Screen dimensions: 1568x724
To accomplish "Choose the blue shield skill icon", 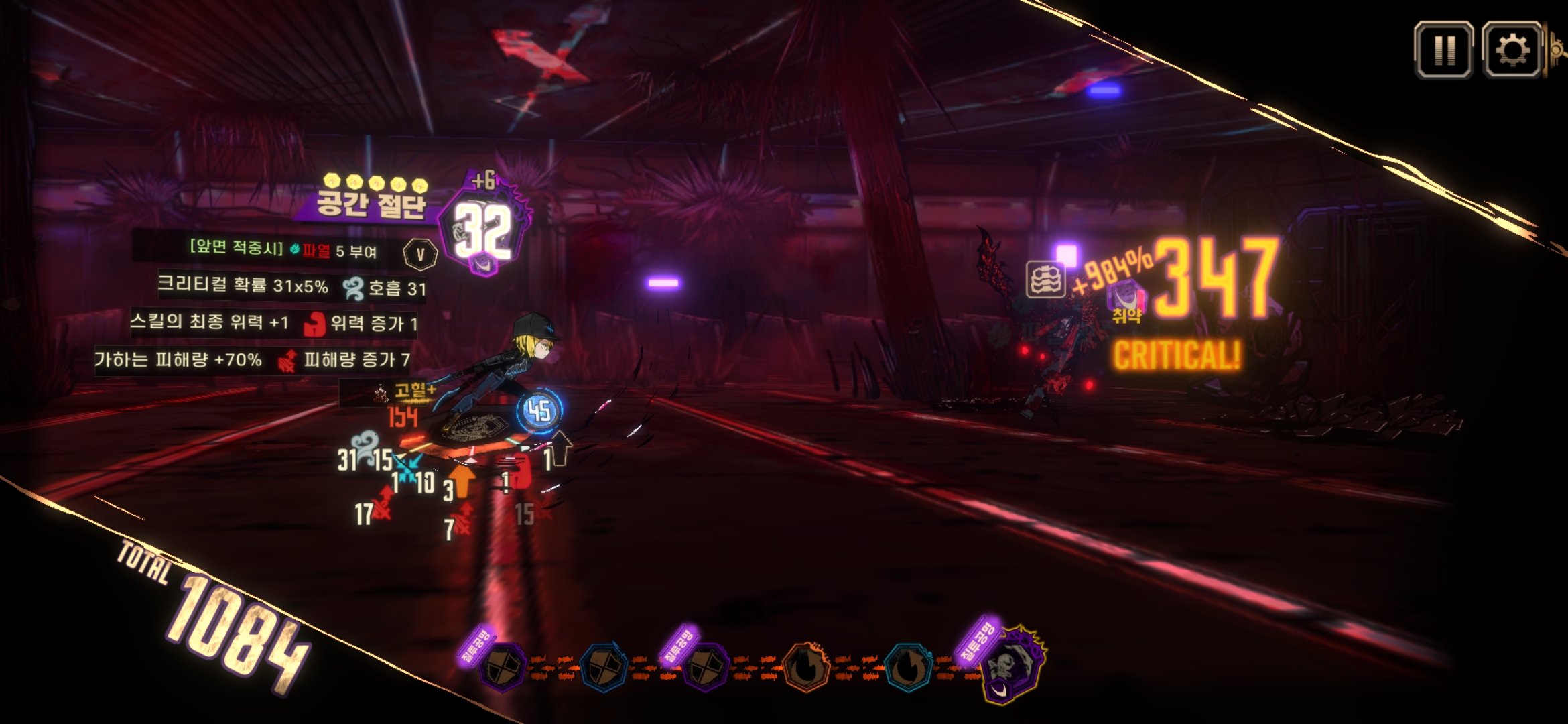I will point(603,667).
